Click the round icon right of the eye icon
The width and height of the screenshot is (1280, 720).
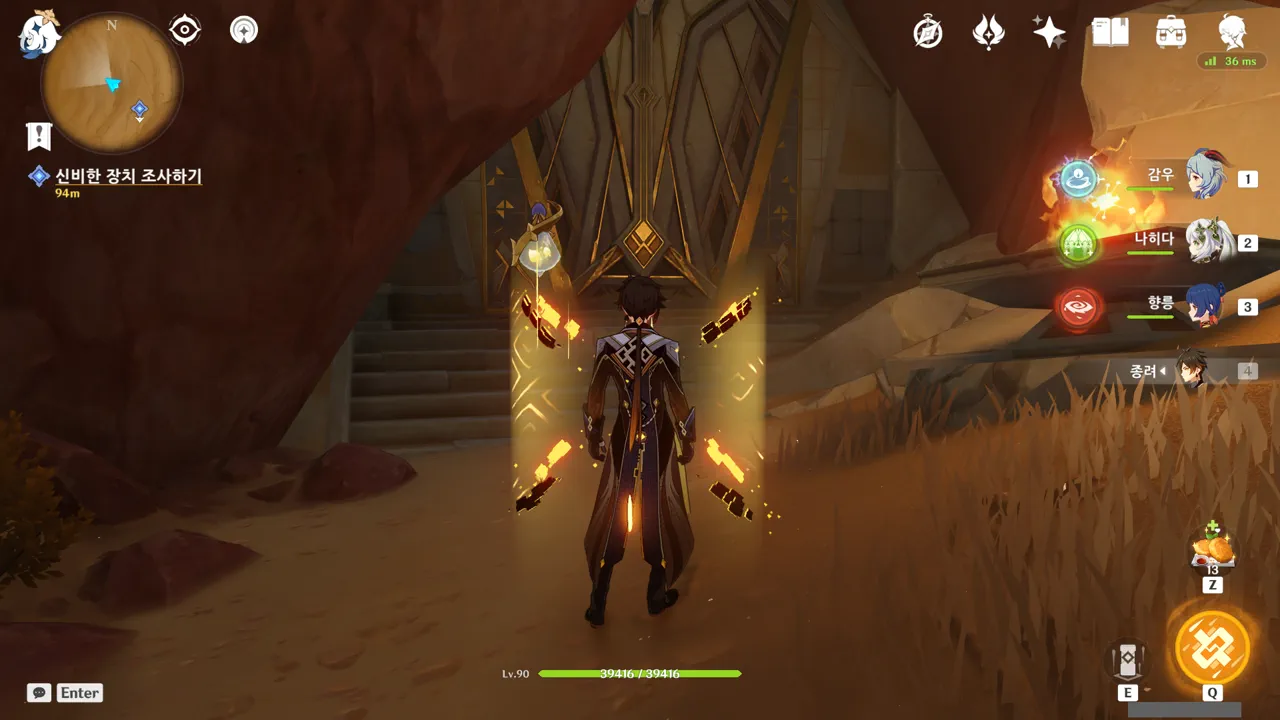point(243,30)
